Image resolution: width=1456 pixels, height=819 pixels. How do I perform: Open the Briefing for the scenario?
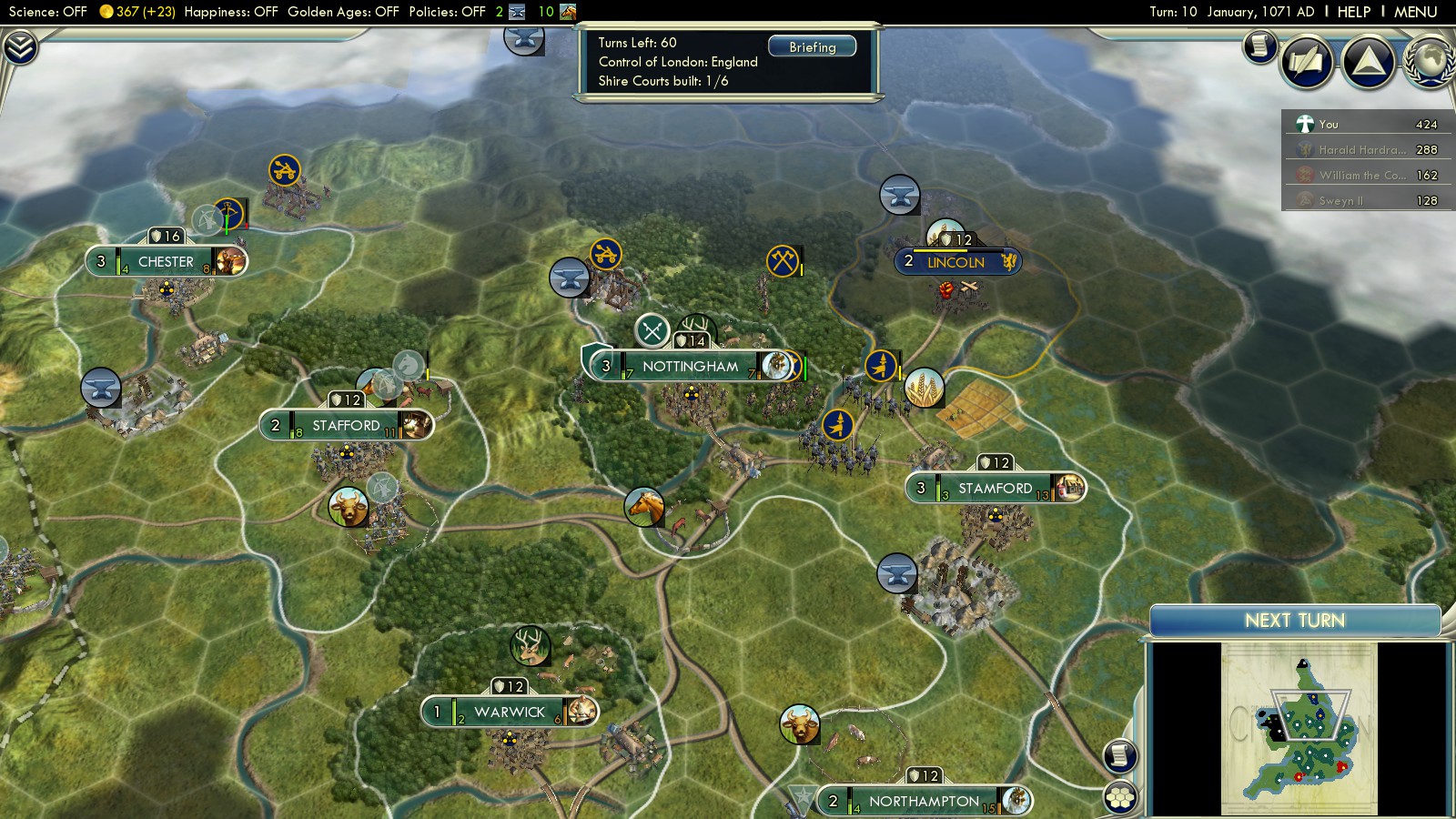click(812, 47)
